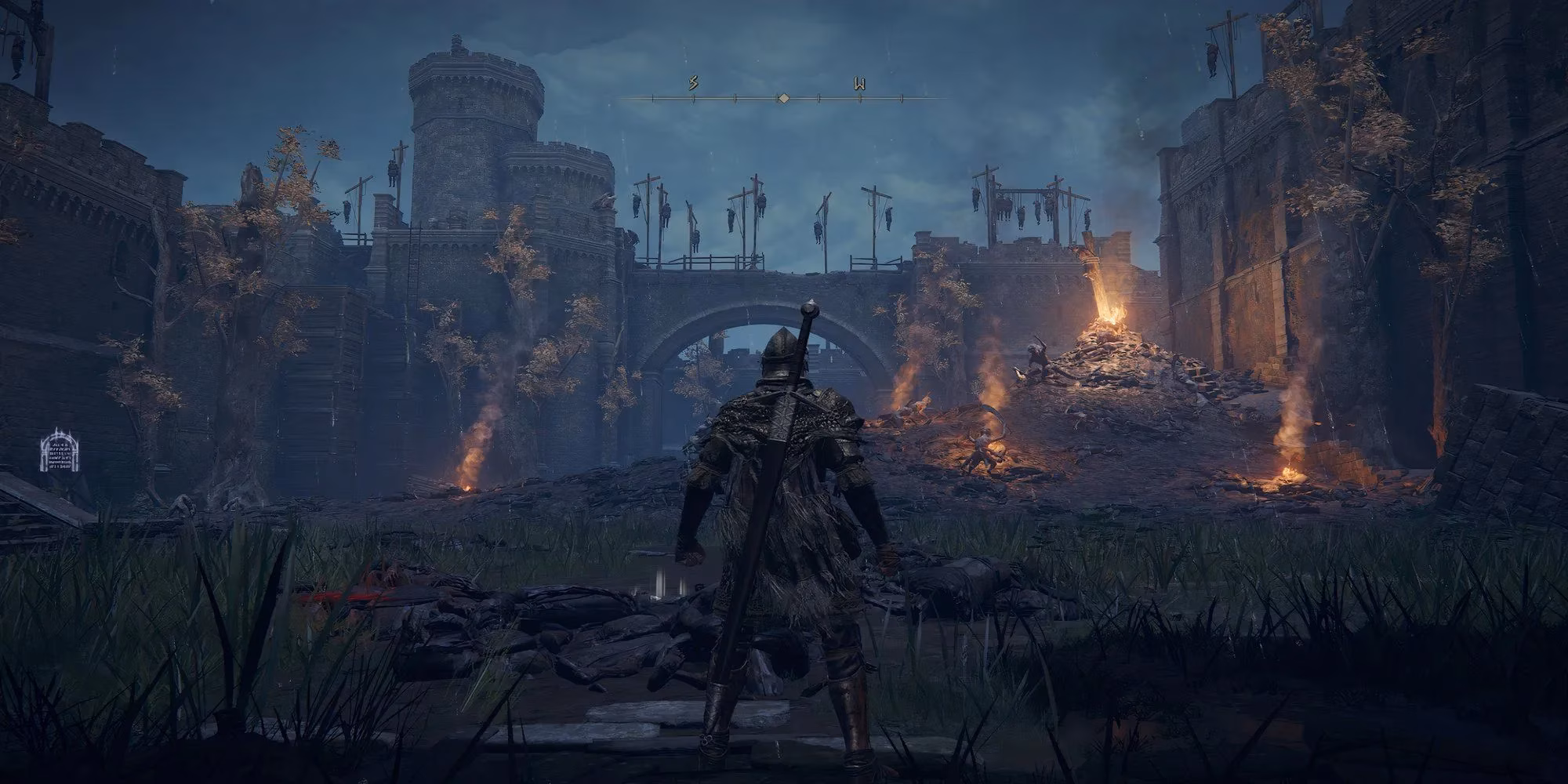This screenshot has height=784, width=1568.
Task: Select the South marker on the compass
Action: click(693, 83)
